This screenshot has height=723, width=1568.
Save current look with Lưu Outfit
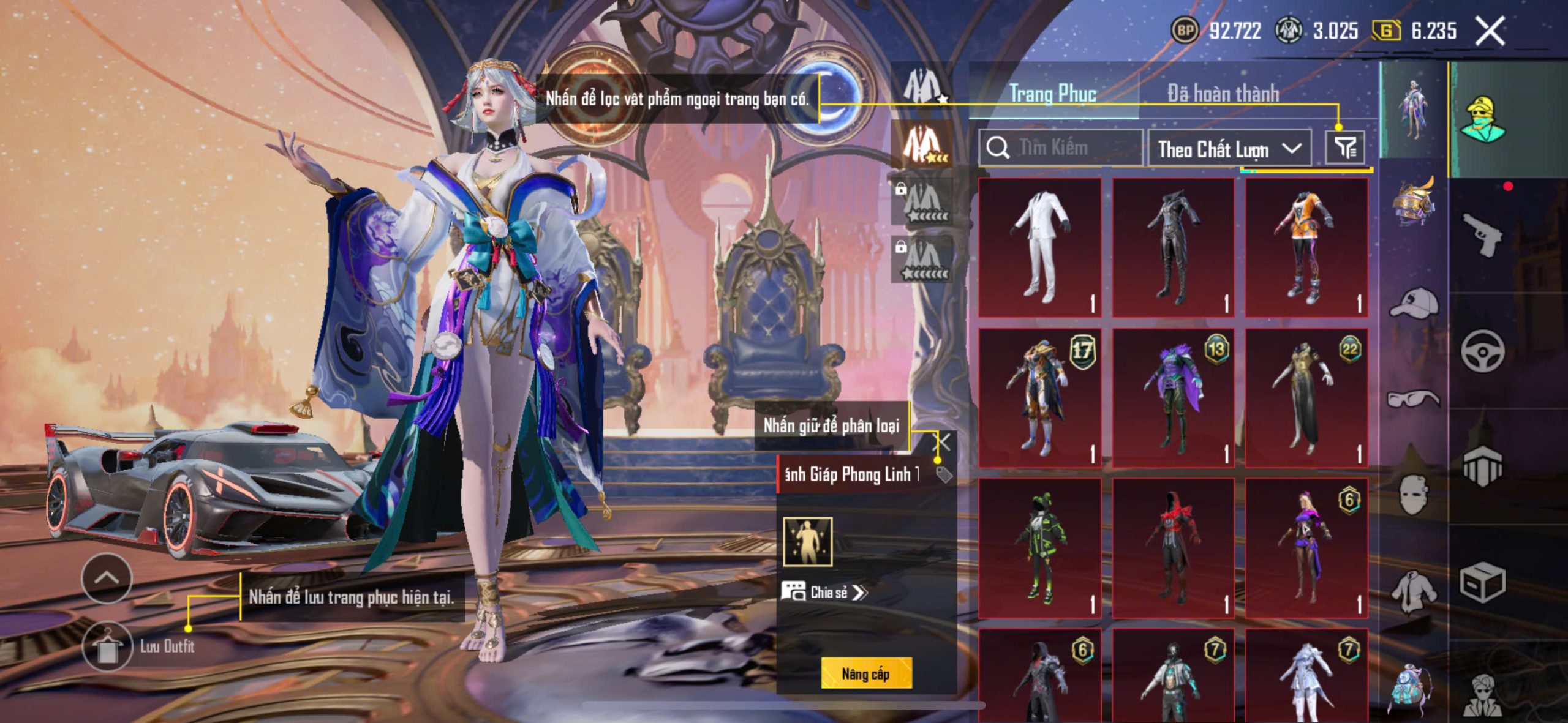coord(107,646)
